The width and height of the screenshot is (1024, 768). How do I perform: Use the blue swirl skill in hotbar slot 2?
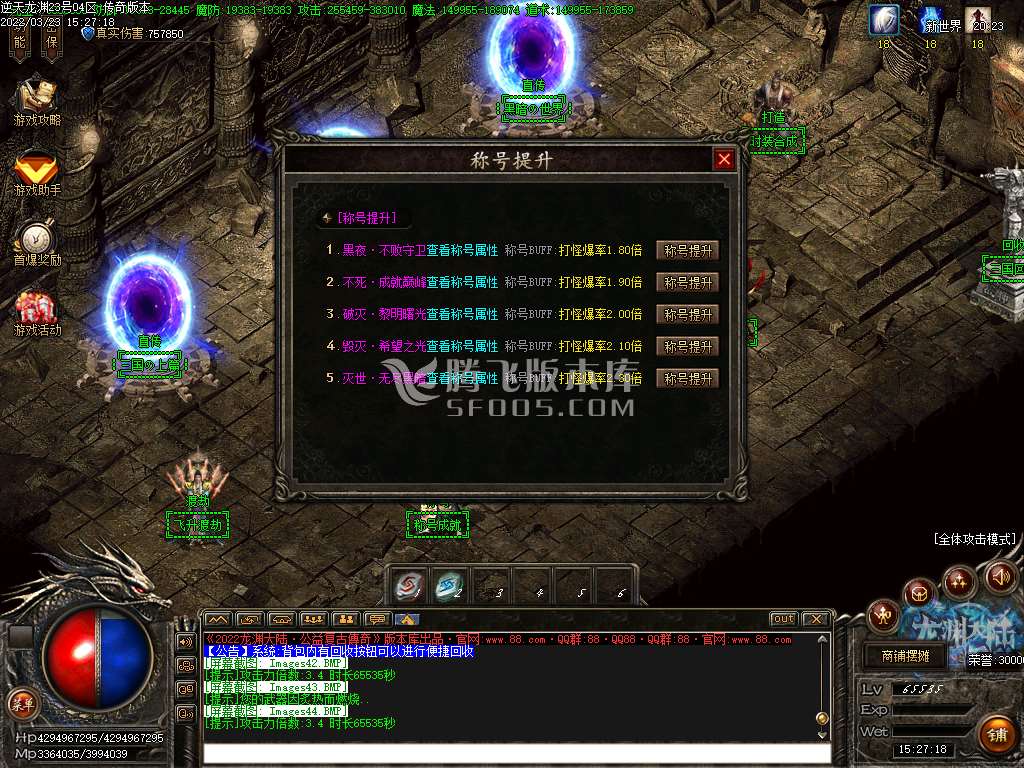450,585
